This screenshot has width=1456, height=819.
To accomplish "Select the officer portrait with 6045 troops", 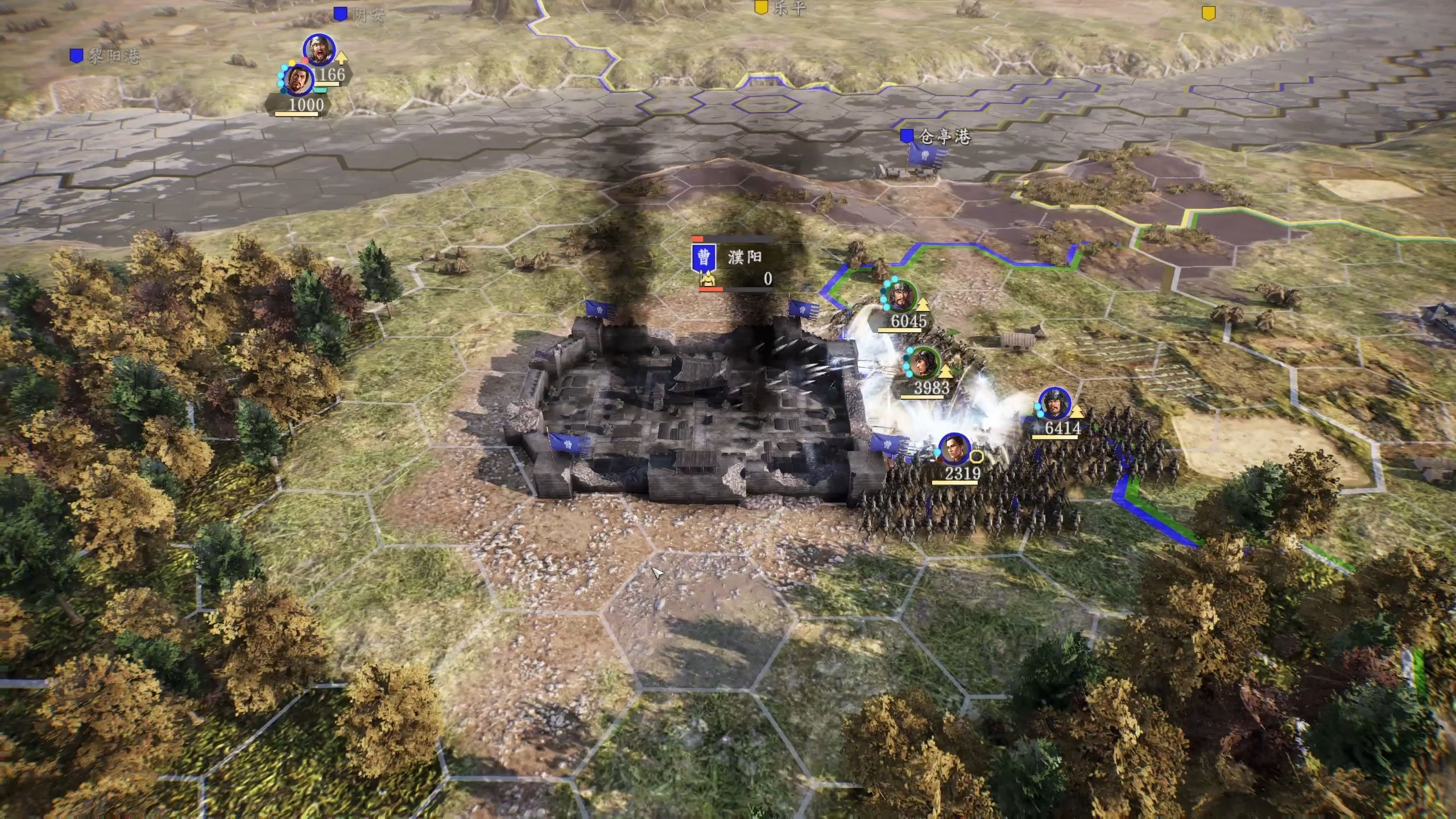I will click(901, 296).
